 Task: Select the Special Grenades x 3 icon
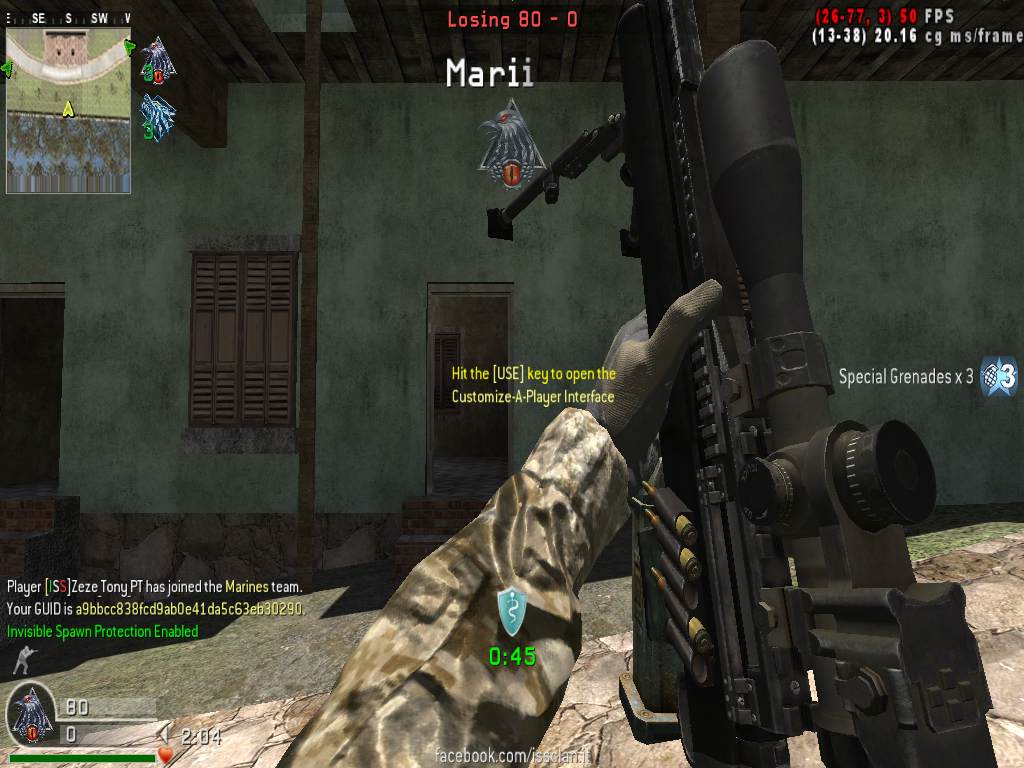tap(999, 376)
